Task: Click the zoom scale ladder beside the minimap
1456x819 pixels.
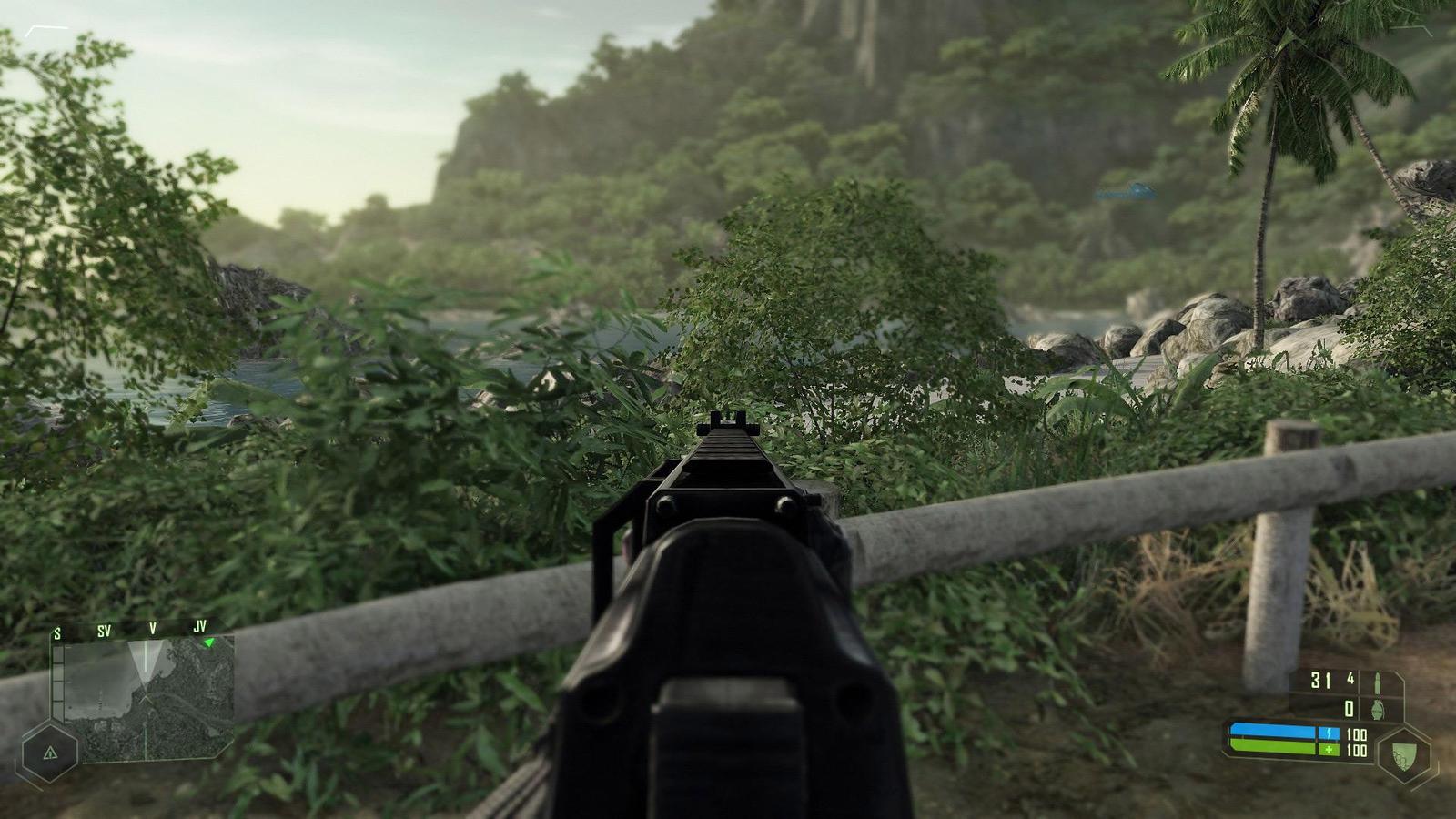Action: (57, 682)
